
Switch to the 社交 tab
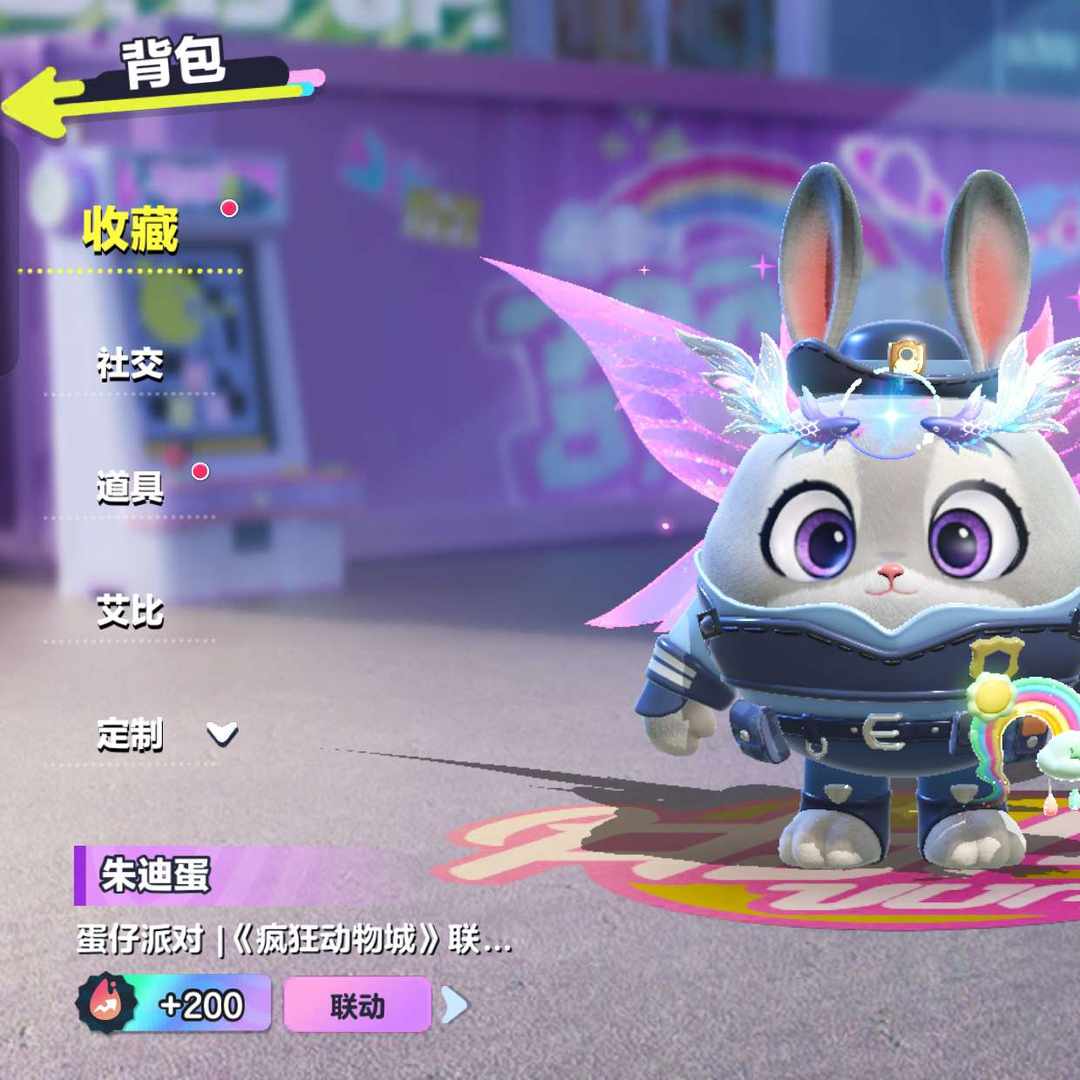click(x=130, y=364)
